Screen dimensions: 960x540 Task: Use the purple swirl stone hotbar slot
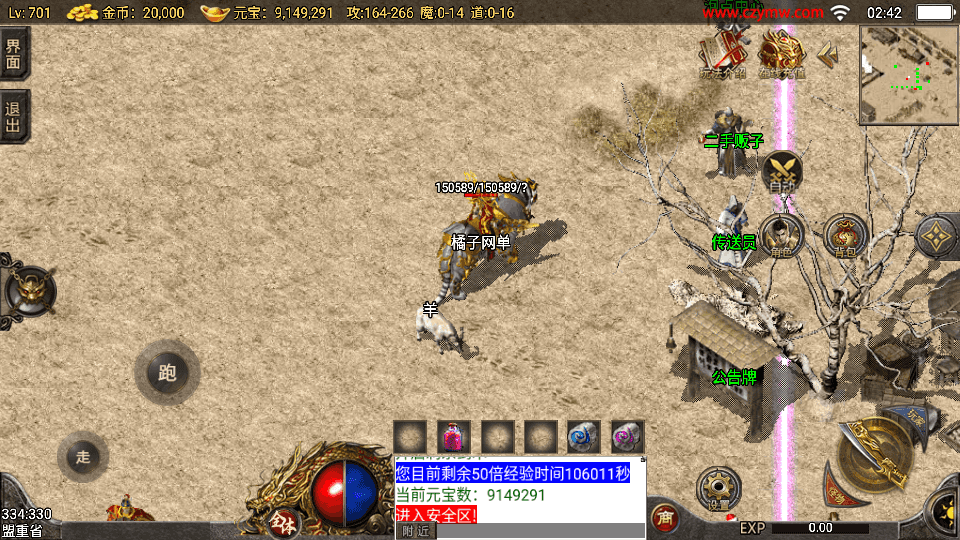(627, 437)
